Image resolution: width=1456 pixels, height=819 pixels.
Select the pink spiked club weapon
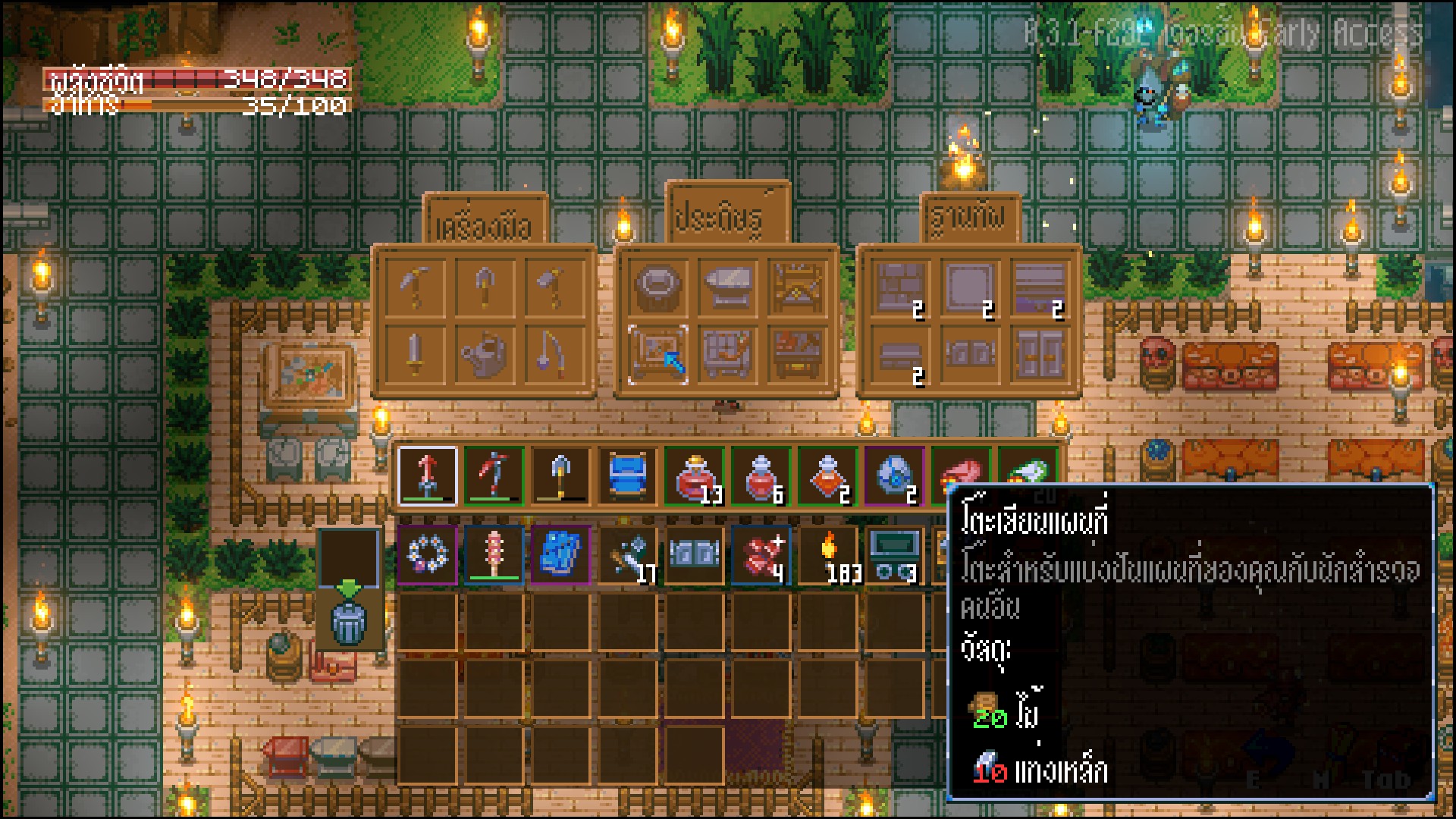[494, 554]
